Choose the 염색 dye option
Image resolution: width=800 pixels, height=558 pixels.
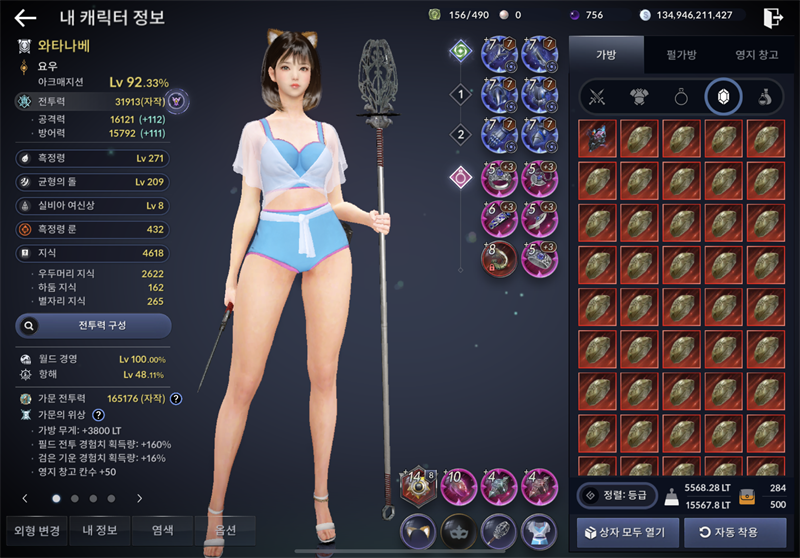pyautogui.click(x=161, y=530)
